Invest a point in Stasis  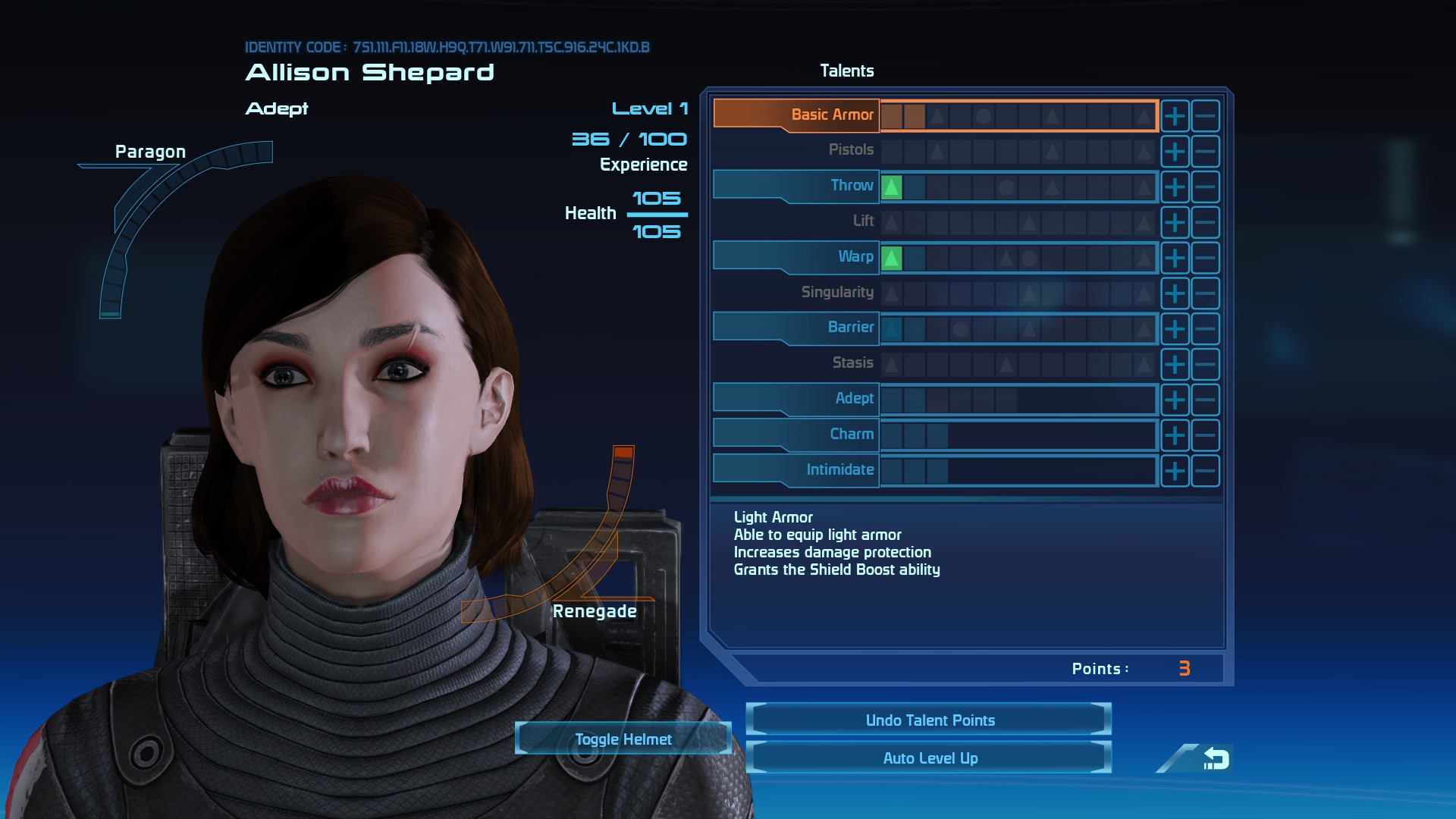pos(1175,365)
